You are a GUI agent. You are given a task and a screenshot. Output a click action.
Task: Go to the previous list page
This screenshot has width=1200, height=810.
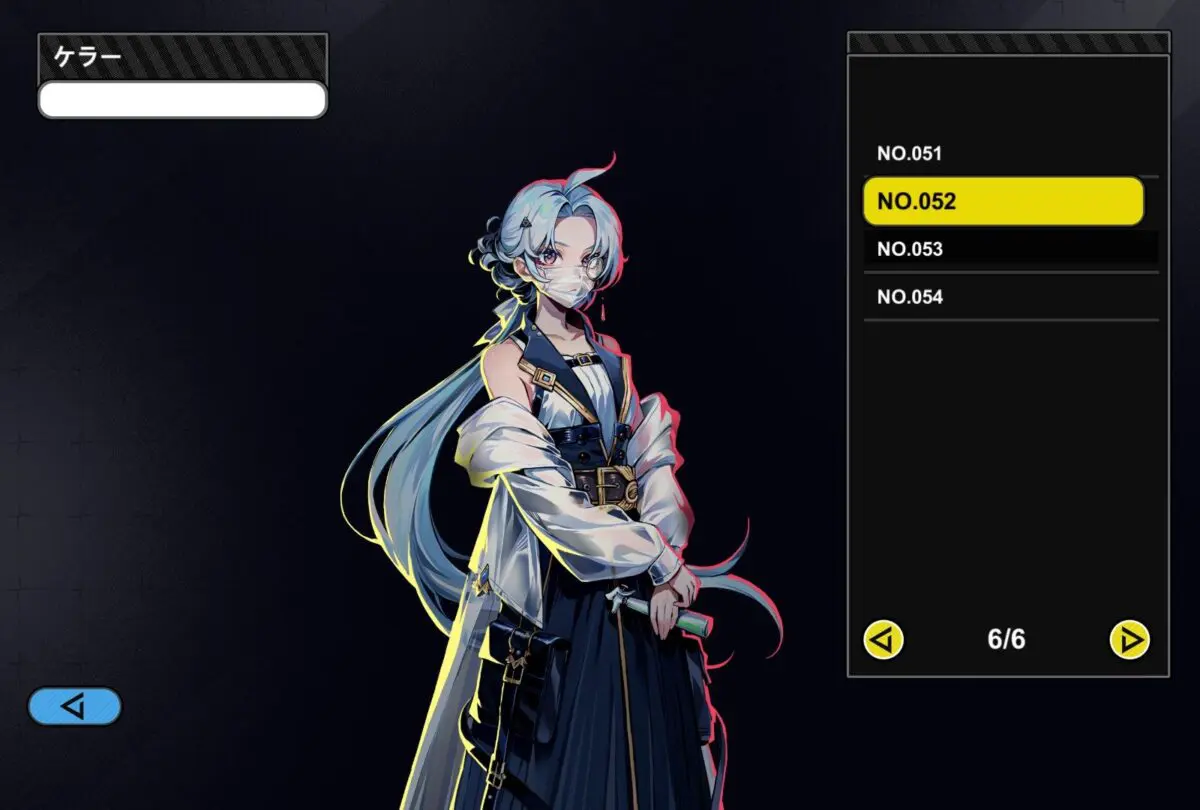click(884, 639)
